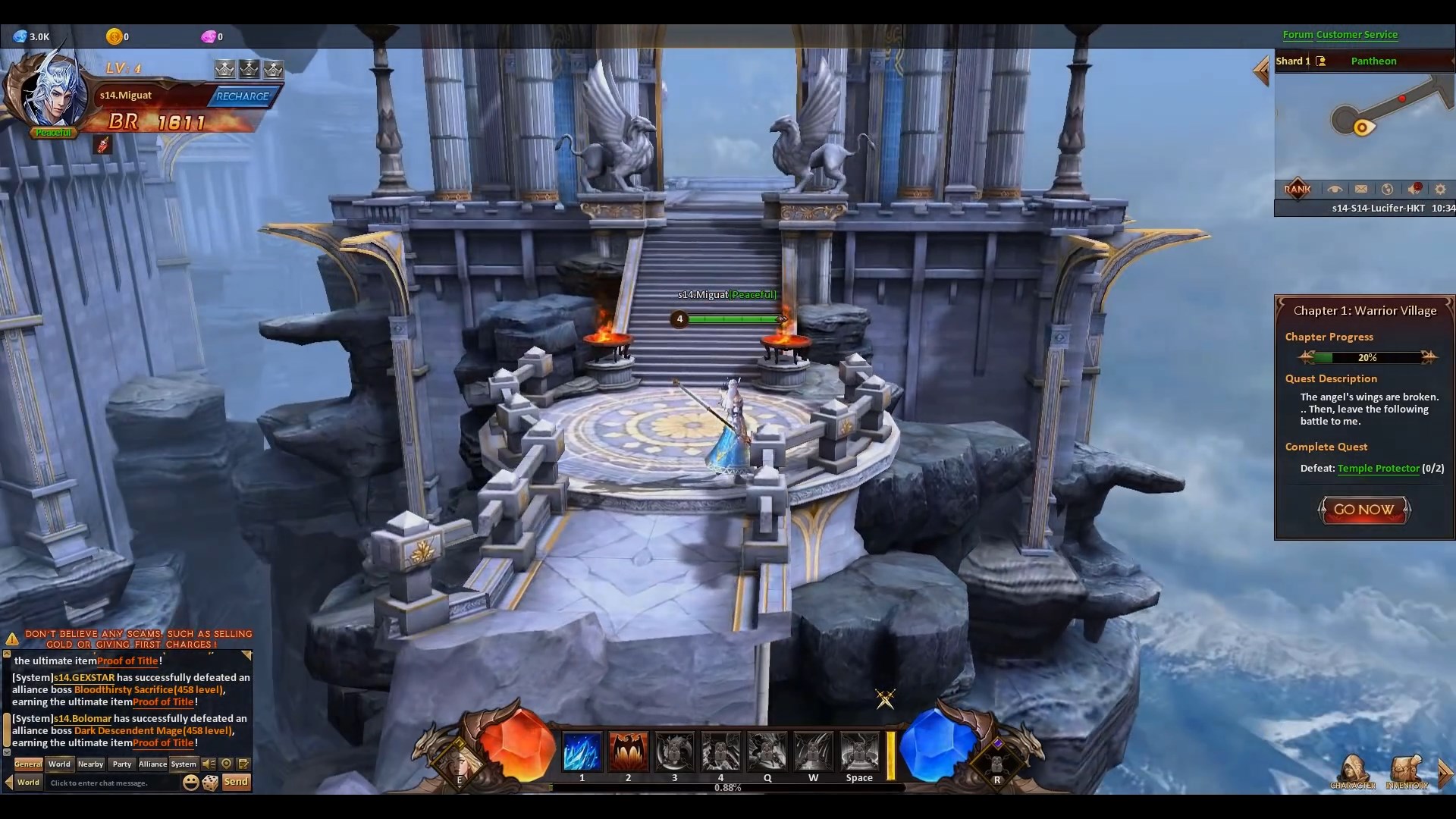This screenshot has width=1456, height=819.
Task: Collapse the minimap panel with the left arrow
Action: click(x=1261, y=71)
